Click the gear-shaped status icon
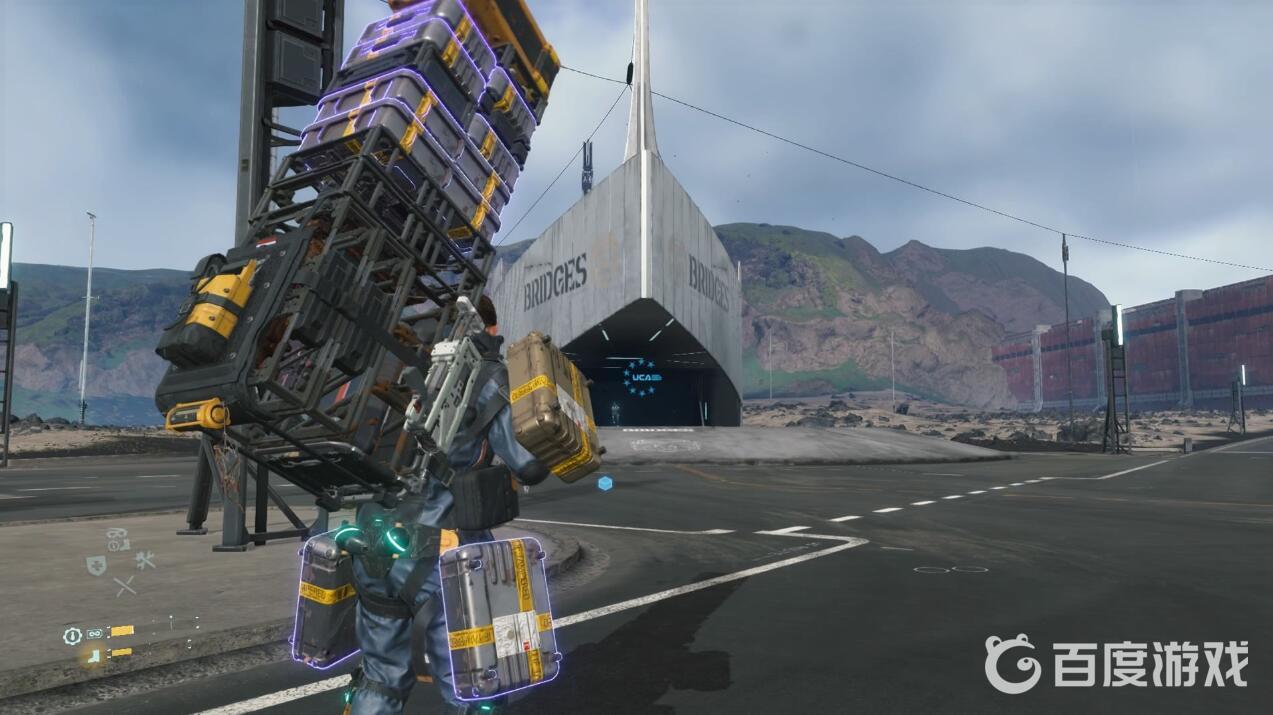 click(x=72, y=635)
